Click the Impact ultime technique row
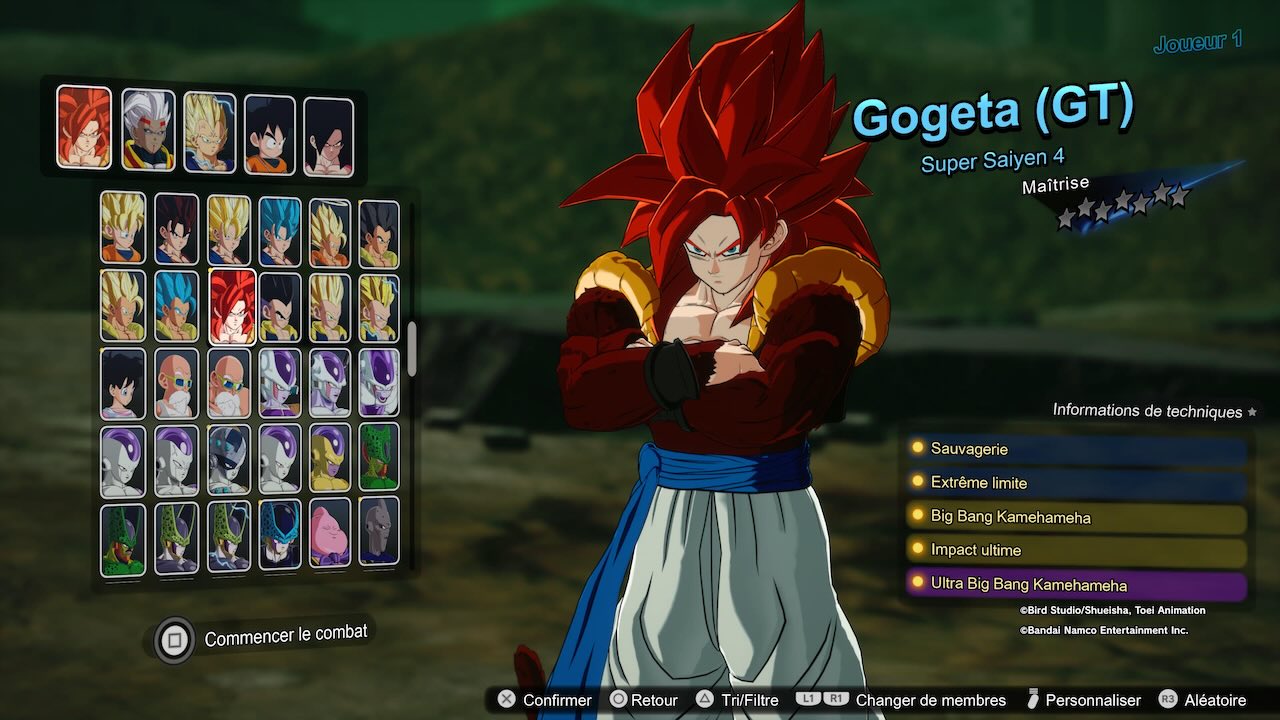 (x=1076, y=550)
